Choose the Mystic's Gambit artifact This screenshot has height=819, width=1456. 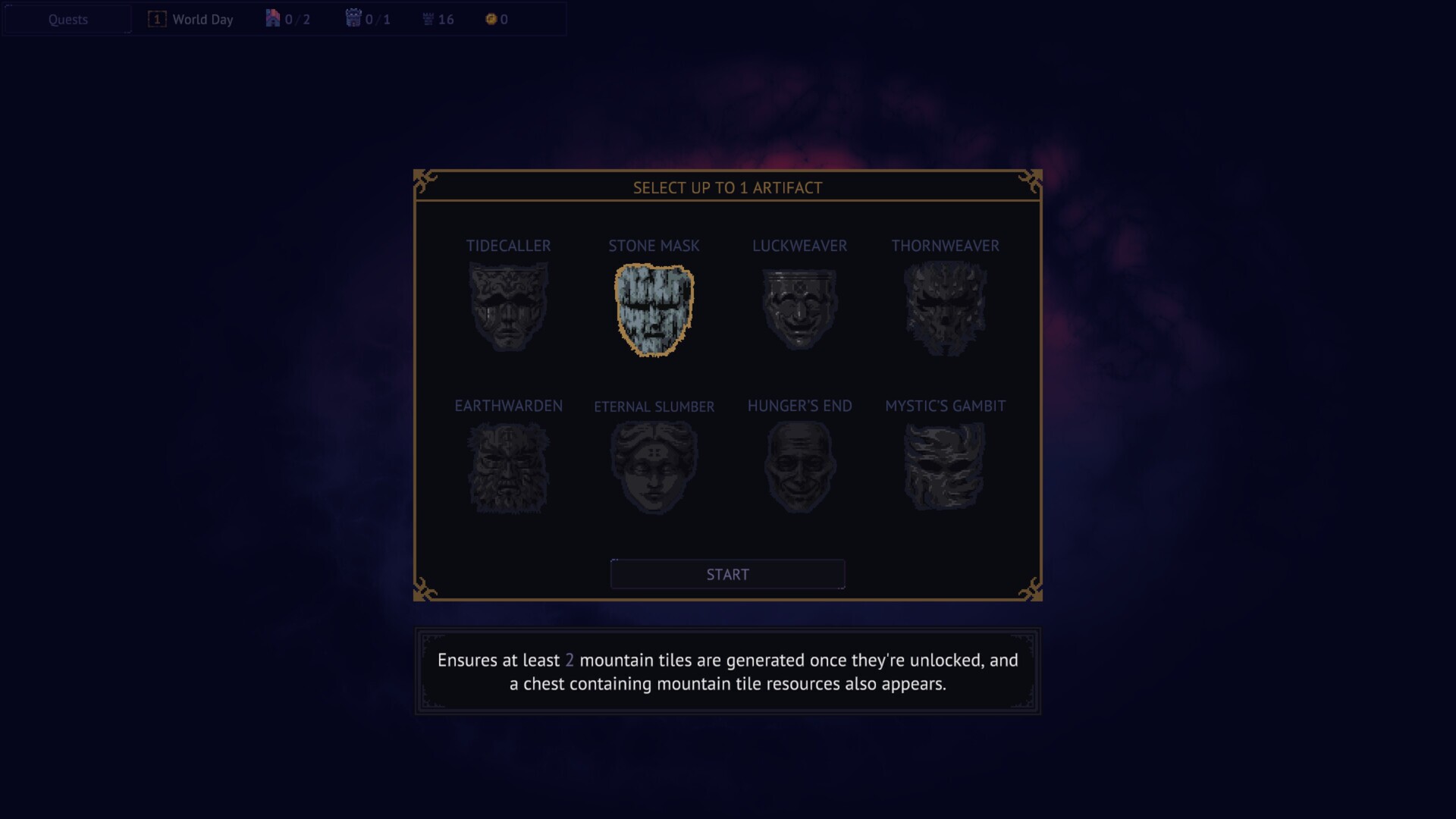[945, 467]
